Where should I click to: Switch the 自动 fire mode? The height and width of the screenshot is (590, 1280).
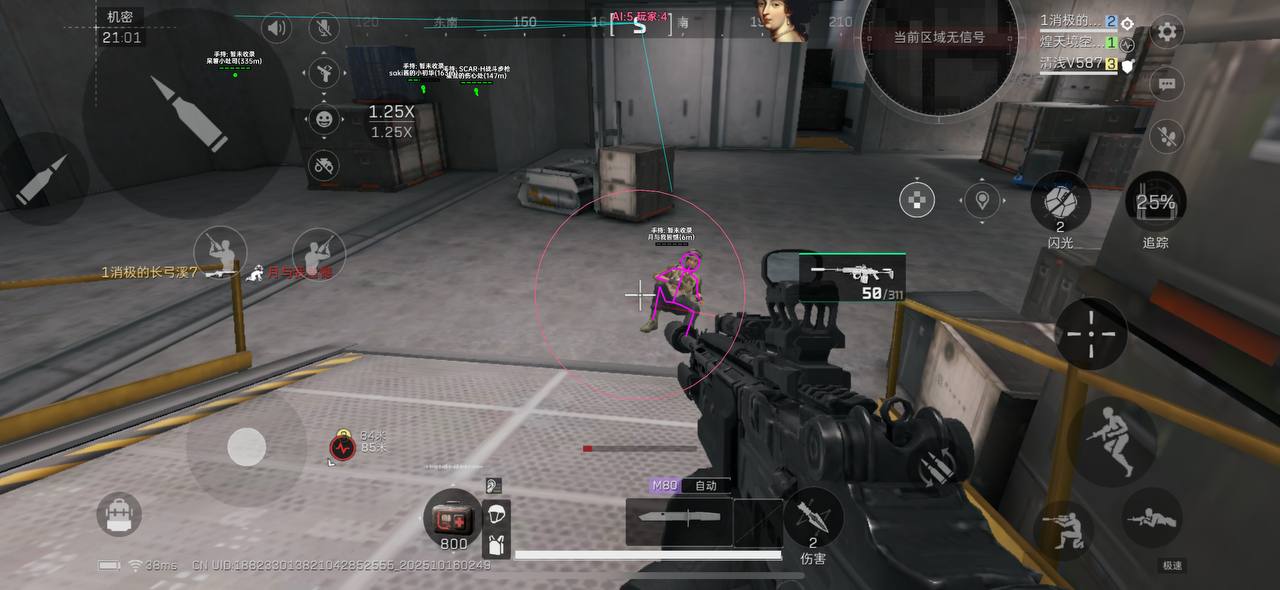click(706, 486)
